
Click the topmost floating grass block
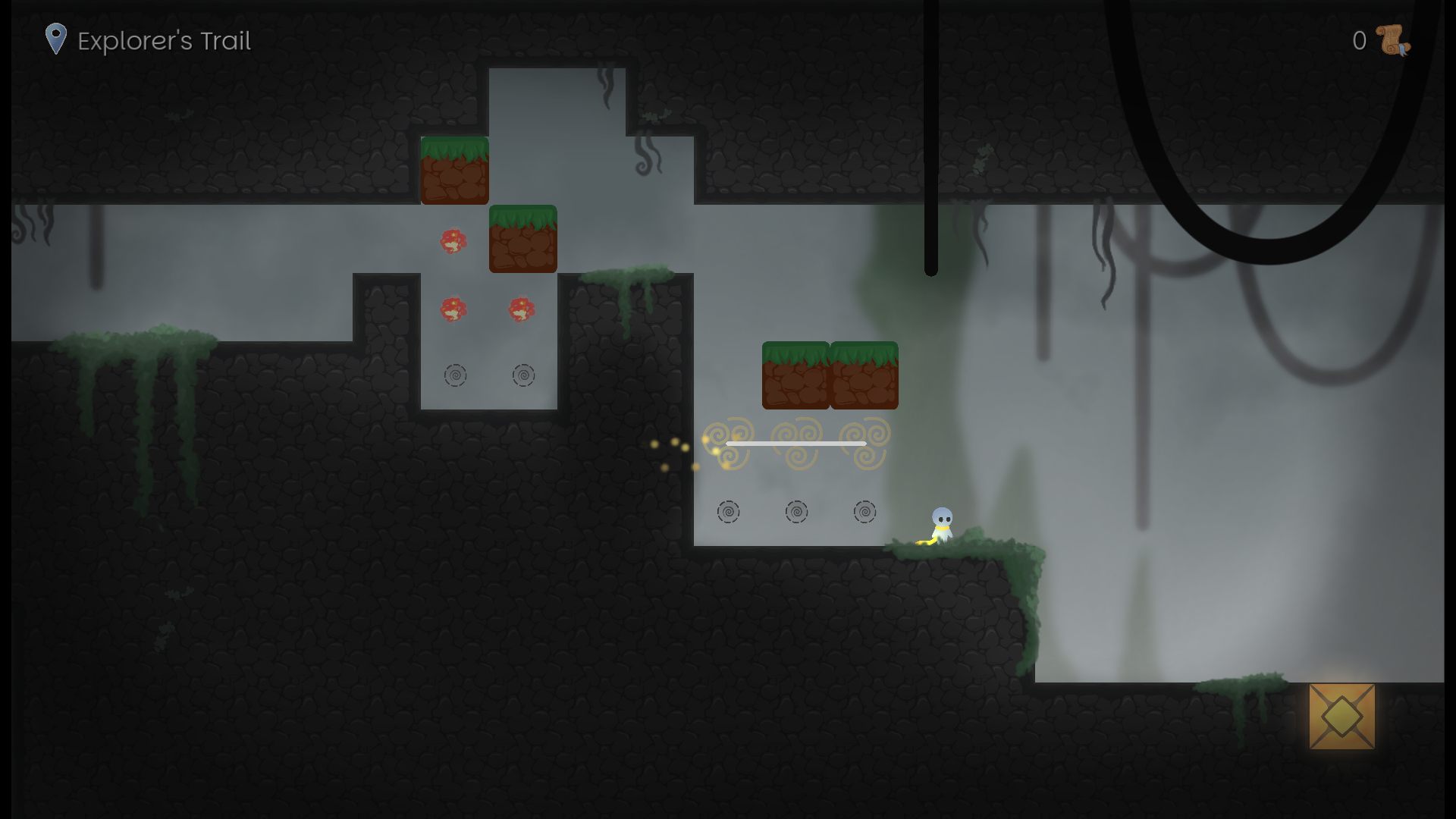pyautogui.click(x=454, y=171)
